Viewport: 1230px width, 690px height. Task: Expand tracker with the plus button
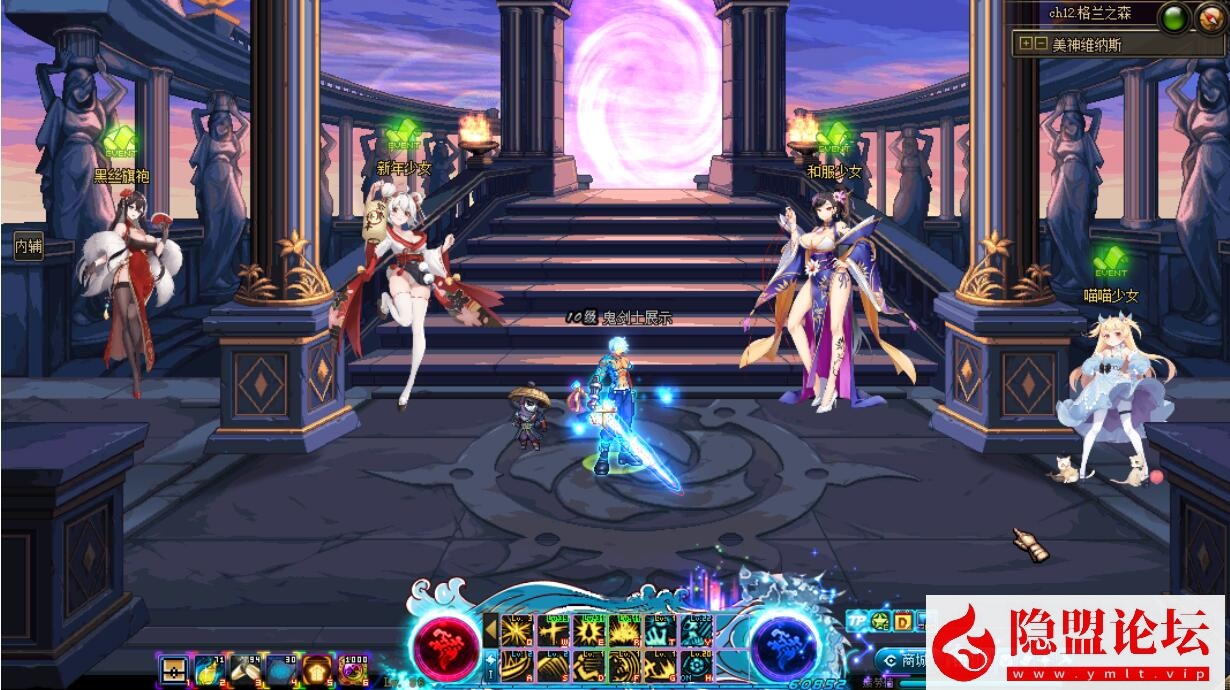click(x=1026, y=44)
